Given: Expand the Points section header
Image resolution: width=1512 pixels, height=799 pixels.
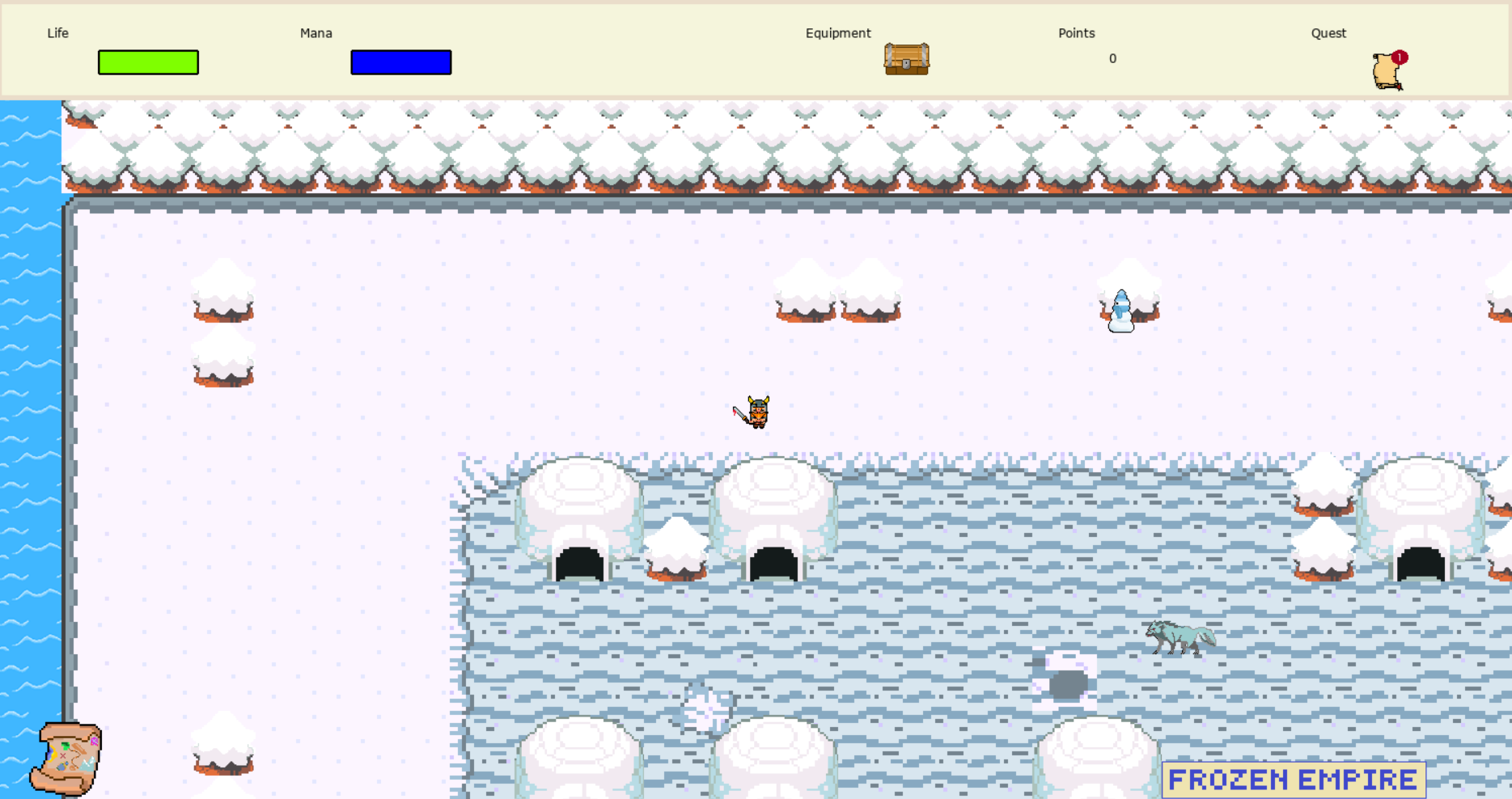Looking at the screenshot, I should coord(1077,33).
